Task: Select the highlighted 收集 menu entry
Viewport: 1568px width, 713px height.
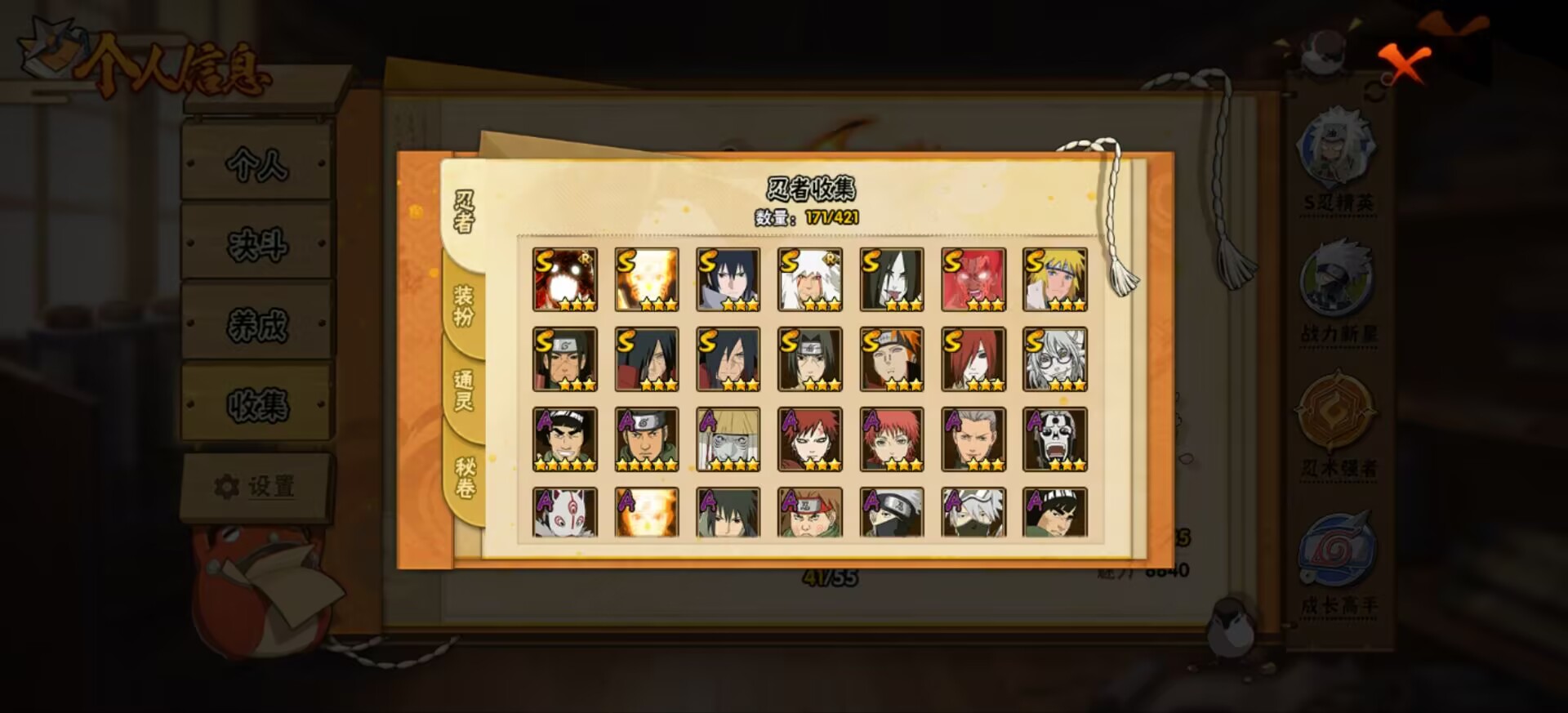Action: coord(258,403)
